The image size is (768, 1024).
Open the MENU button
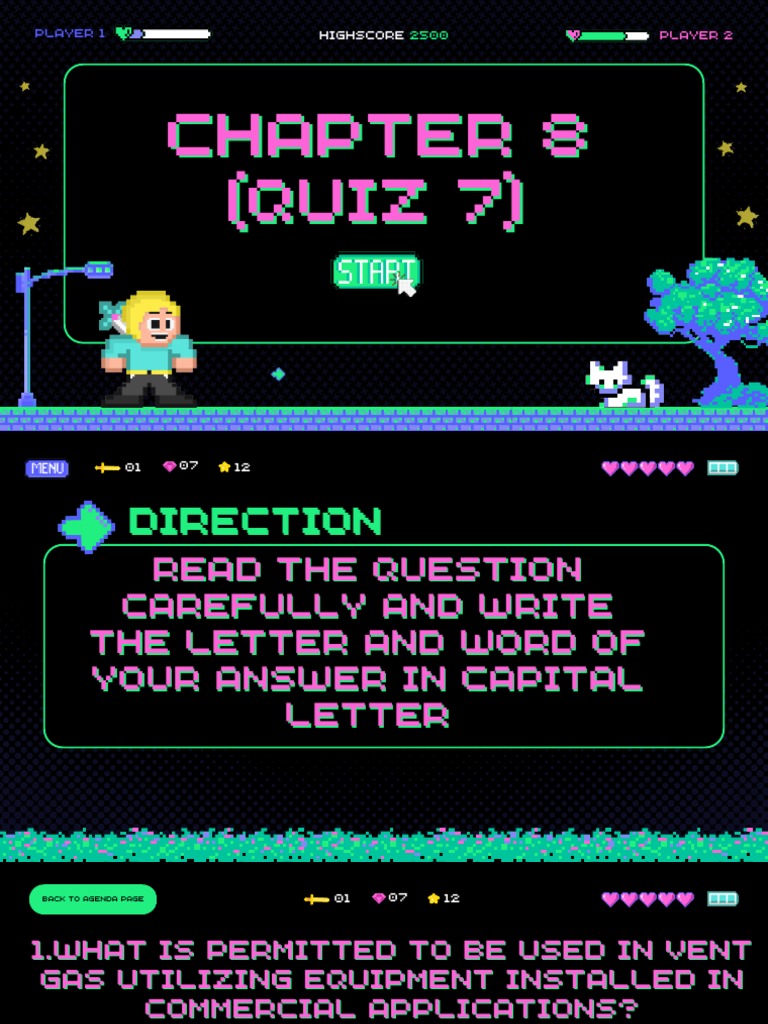coord(47,468)
